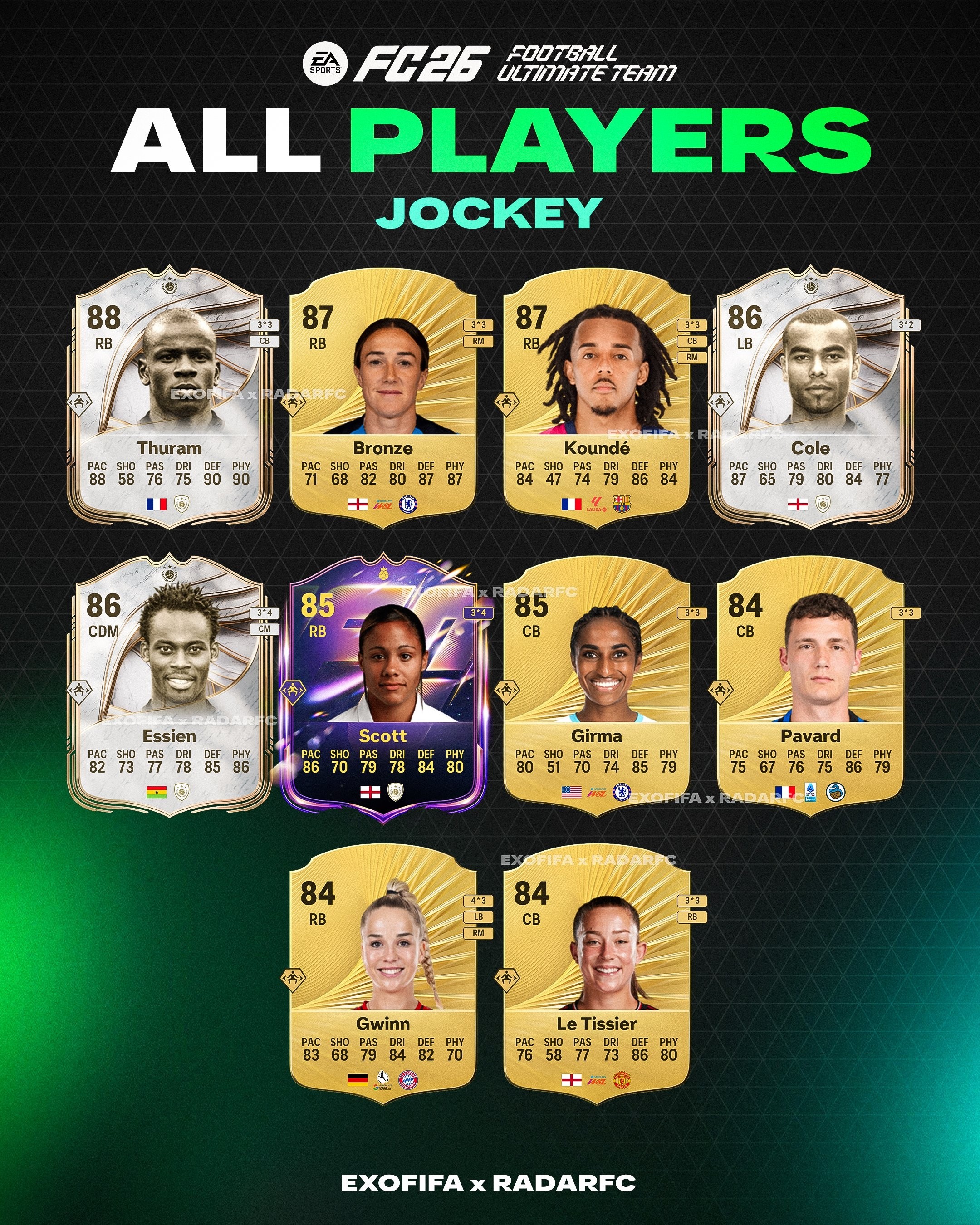The width and height of the screenshot is (980, 1225).
Task: Pick the Pavard 84 CB card
Action: point(811,686)
